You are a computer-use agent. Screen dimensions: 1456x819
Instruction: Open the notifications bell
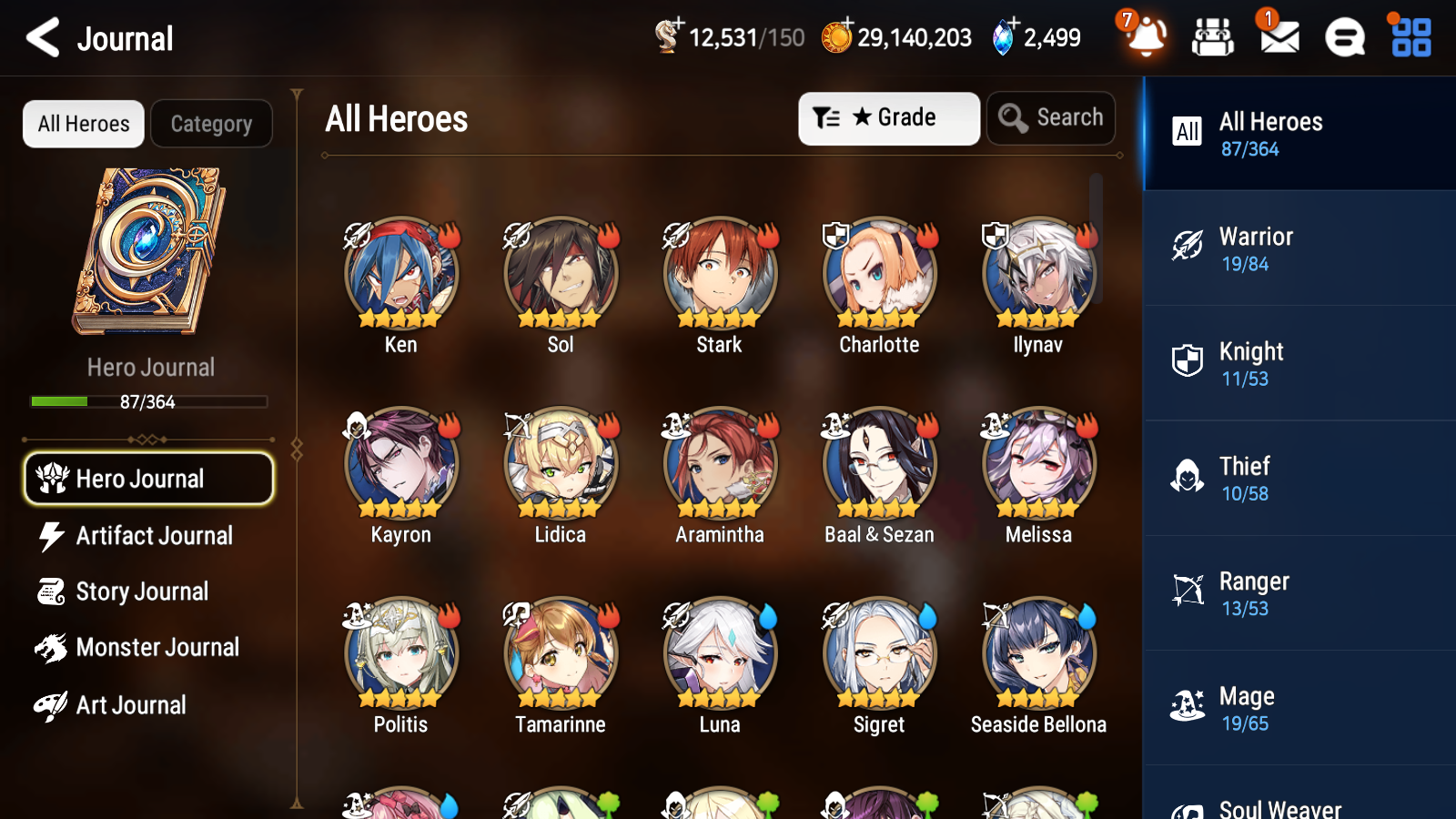[1148, 38]
